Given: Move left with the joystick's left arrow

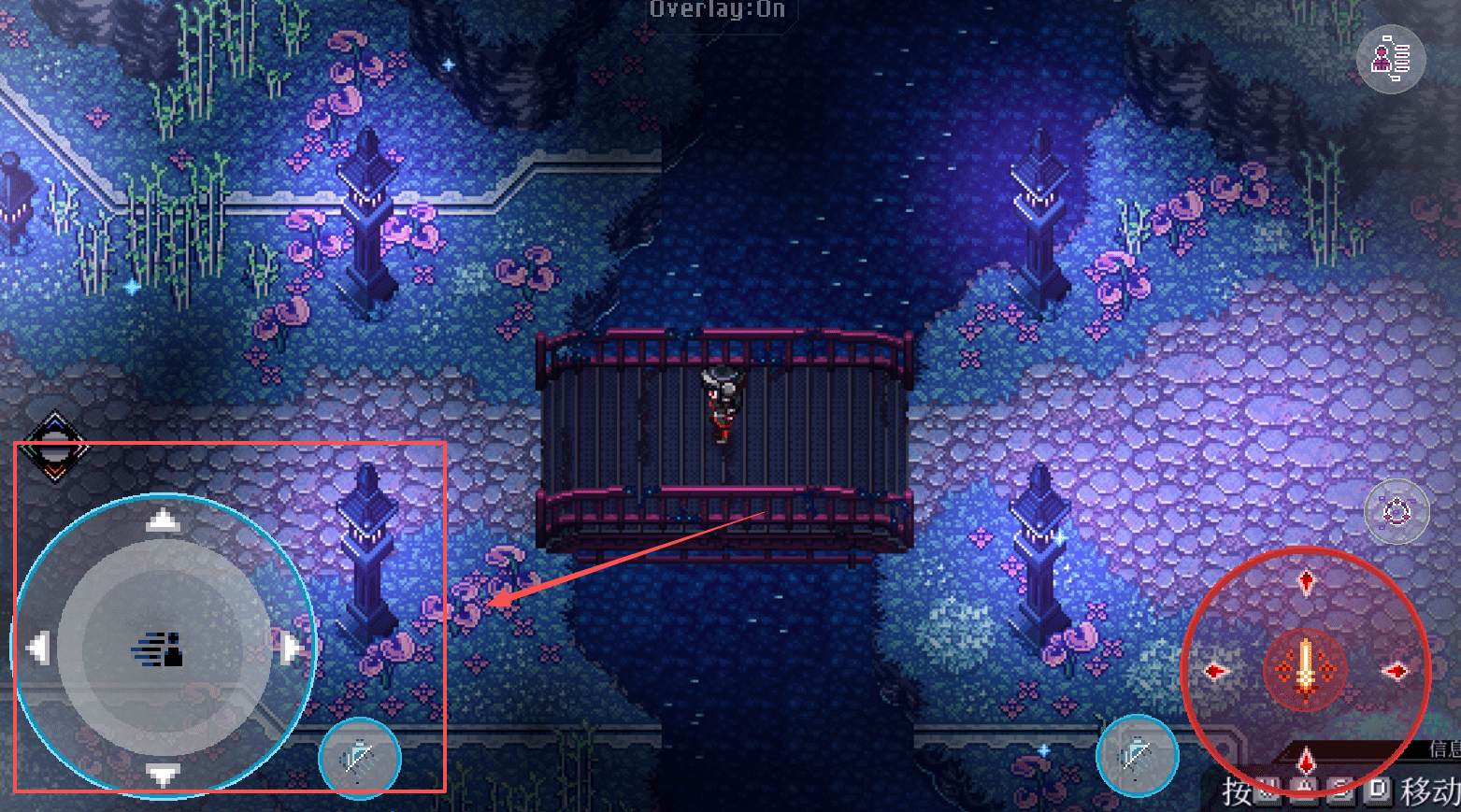Looking at the screenshot, I should pyautogui.click(x=38, y=648).
